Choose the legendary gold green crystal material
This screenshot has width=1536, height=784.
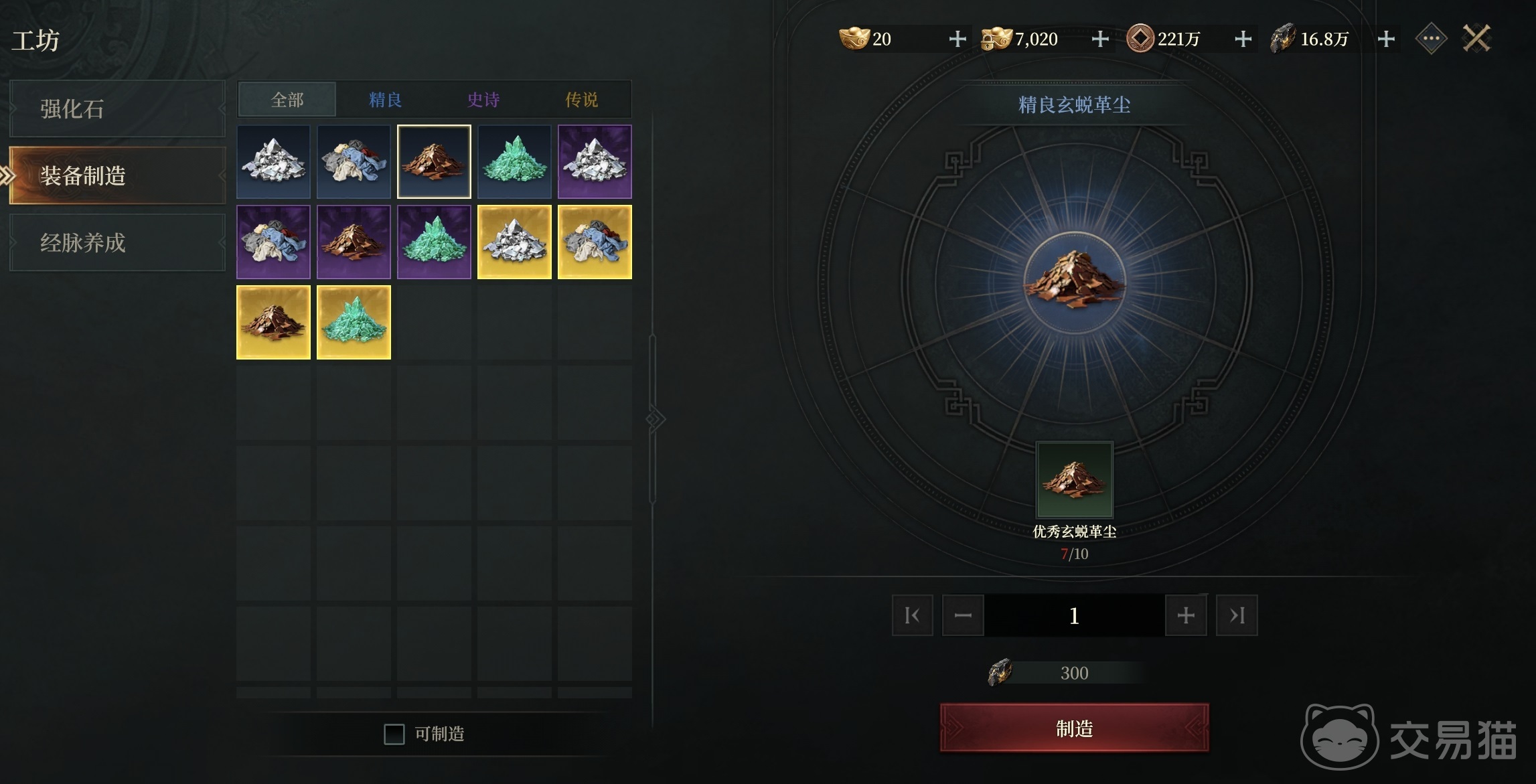(354, 322)
